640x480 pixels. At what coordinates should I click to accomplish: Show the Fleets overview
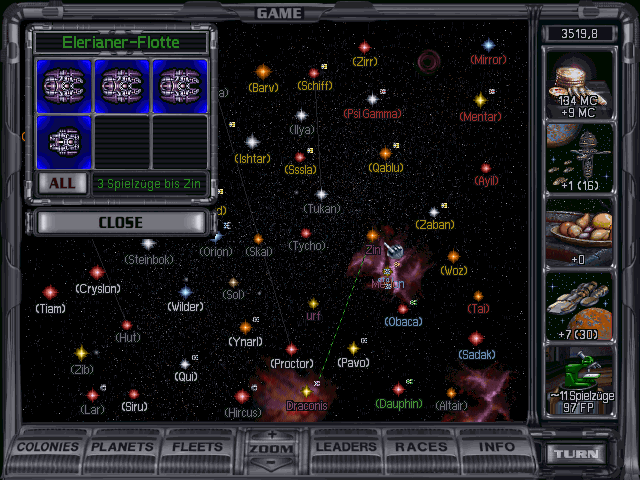coord(198,447)
